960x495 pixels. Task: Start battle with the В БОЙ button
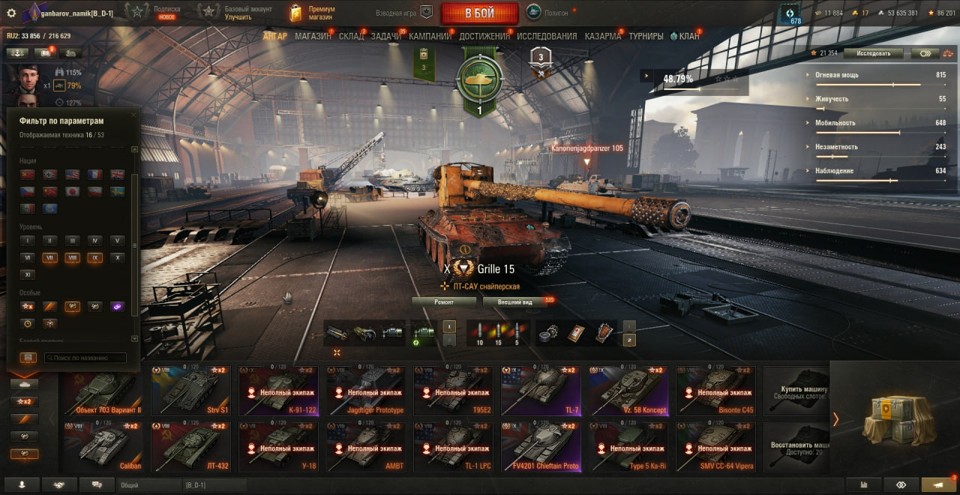tap(479, 13)
